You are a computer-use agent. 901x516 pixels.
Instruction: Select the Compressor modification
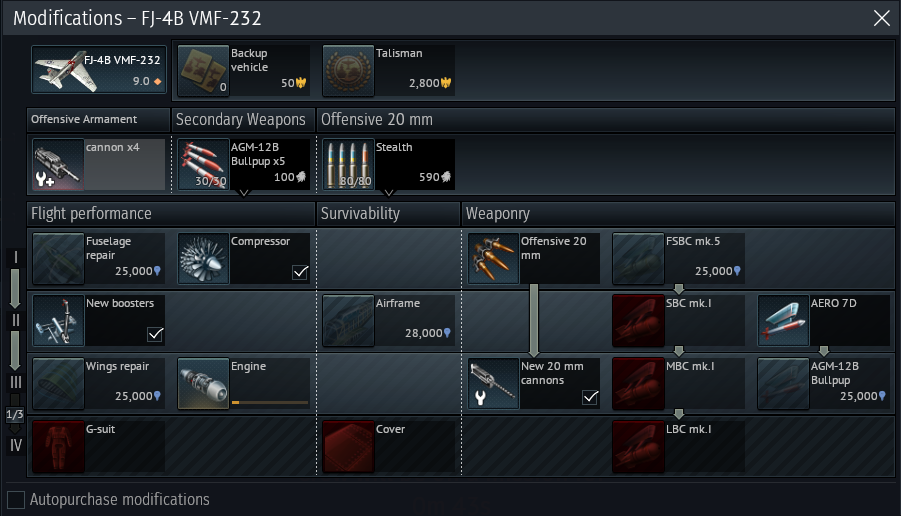[x=243, y=257]
